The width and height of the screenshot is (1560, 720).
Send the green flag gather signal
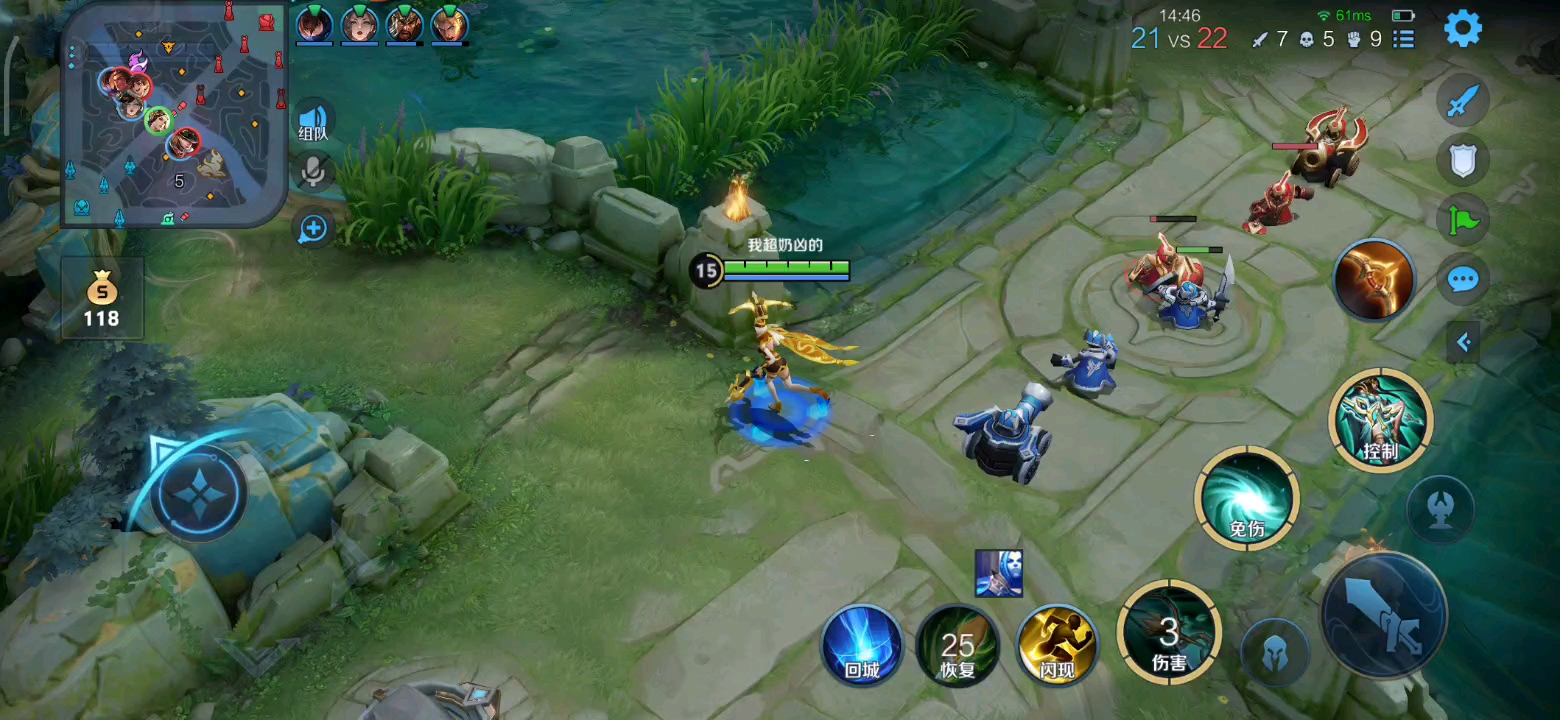coord(1462,220)
